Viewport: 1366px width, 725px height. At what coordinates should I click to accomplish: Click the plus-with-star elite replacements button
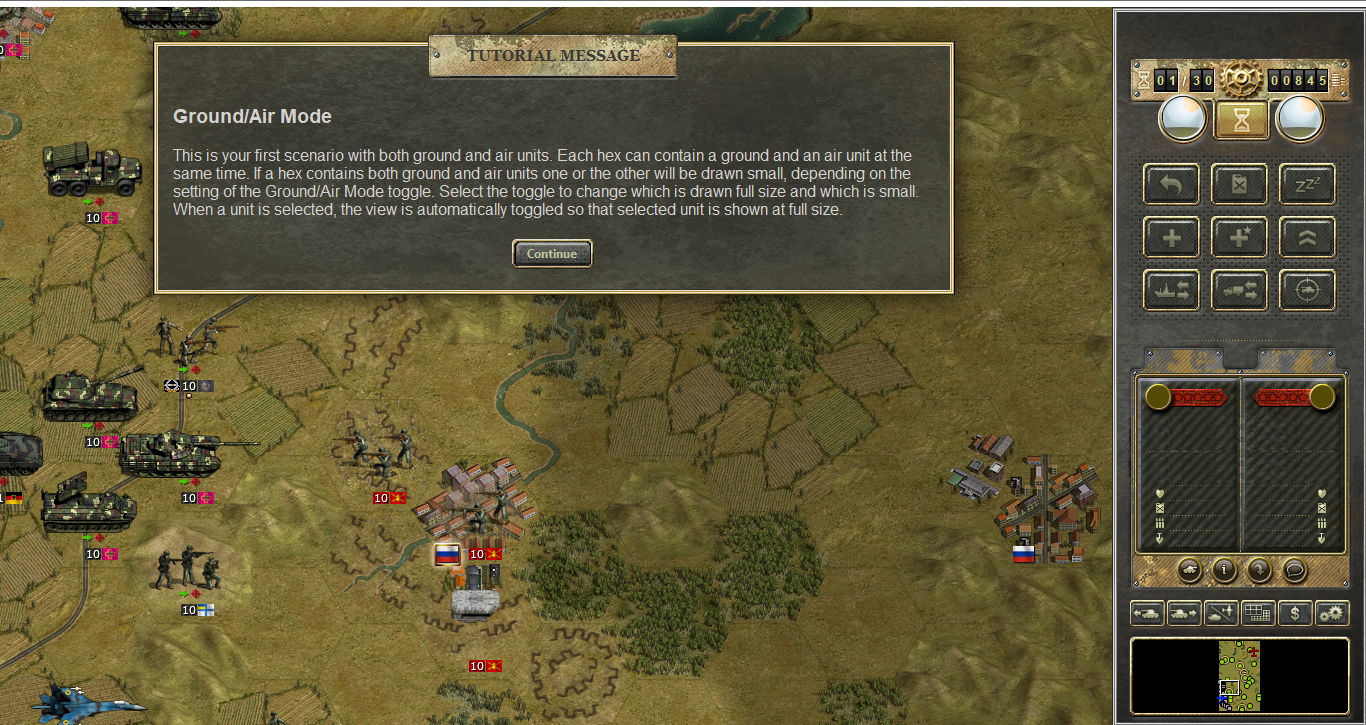(1240, 238)
